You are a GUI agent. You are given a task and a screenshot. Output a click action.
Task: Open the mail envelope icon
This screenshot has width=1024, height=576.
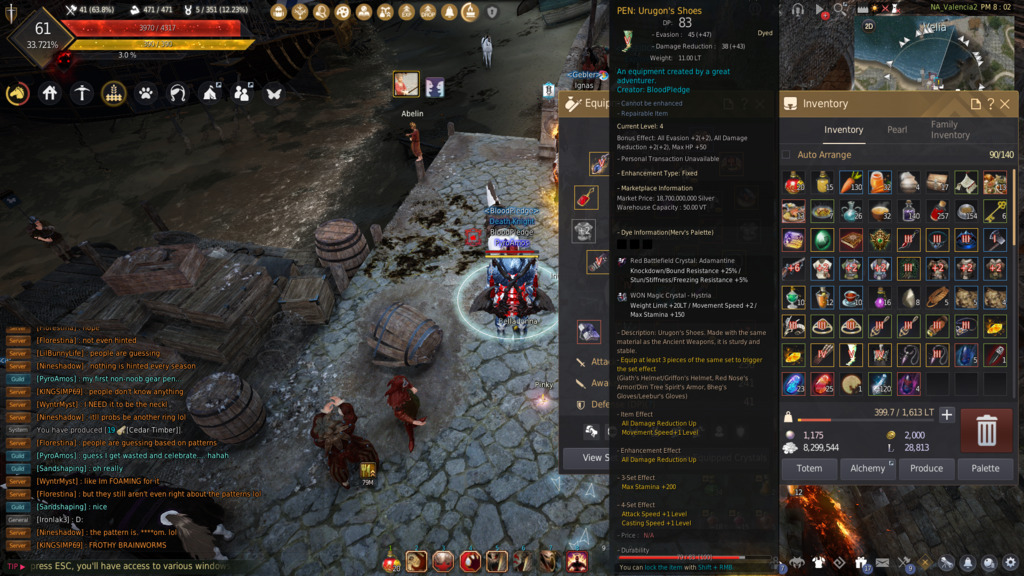[883, 563]
